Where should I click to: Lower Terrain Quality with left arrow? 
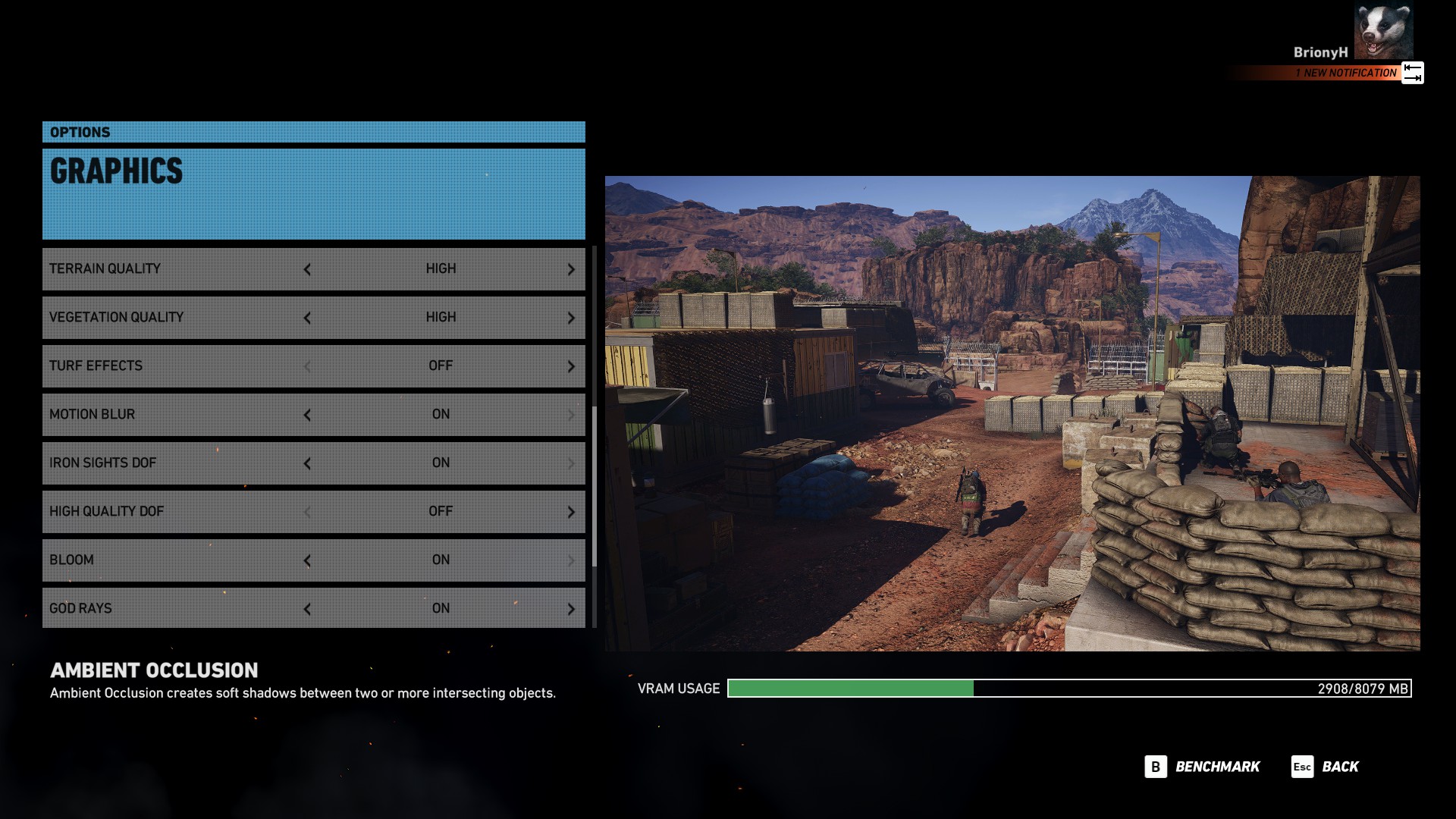click(307, 269)
